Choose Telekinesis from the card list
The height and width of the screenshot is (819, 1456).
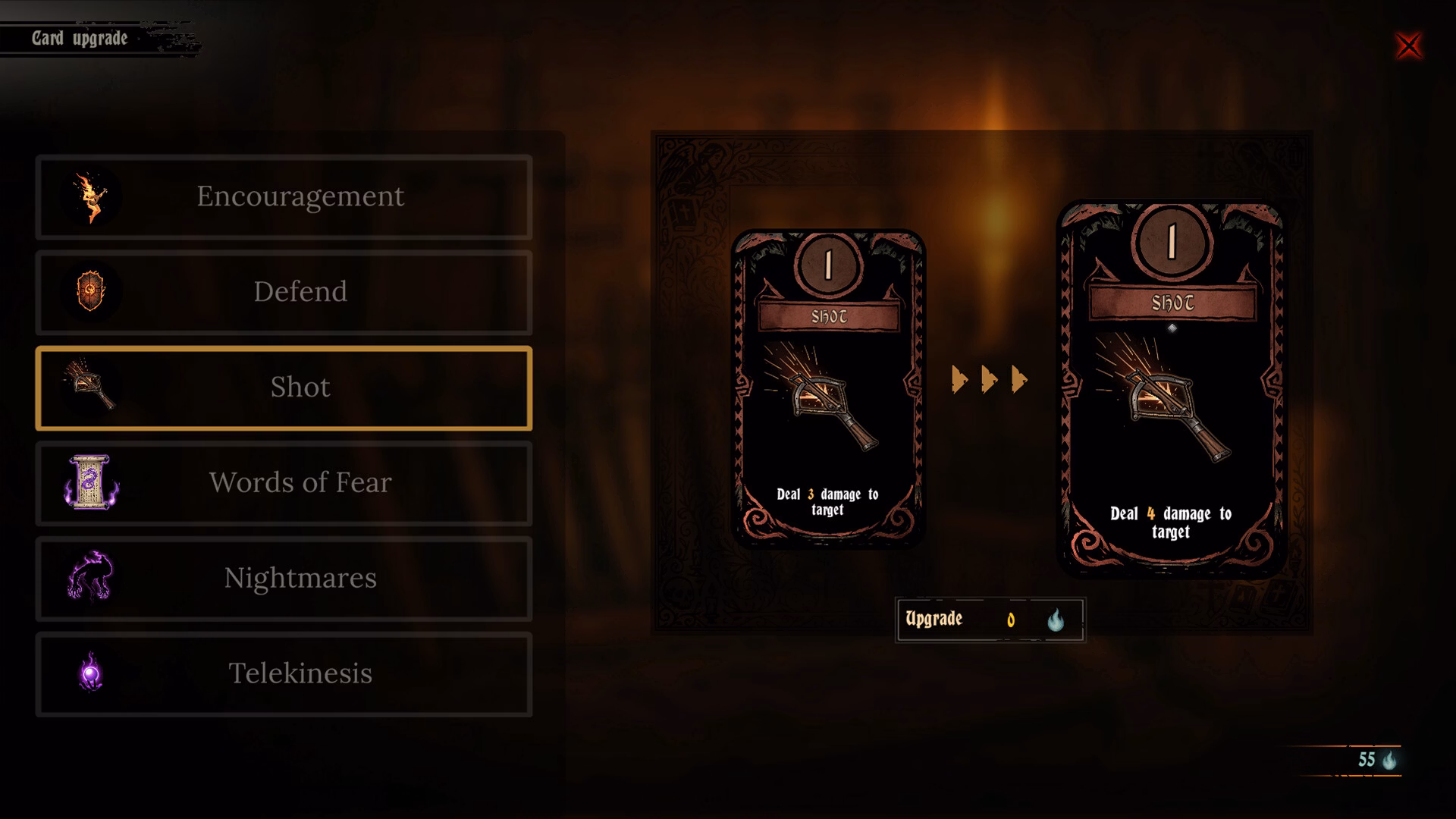[x=284, y=674]
